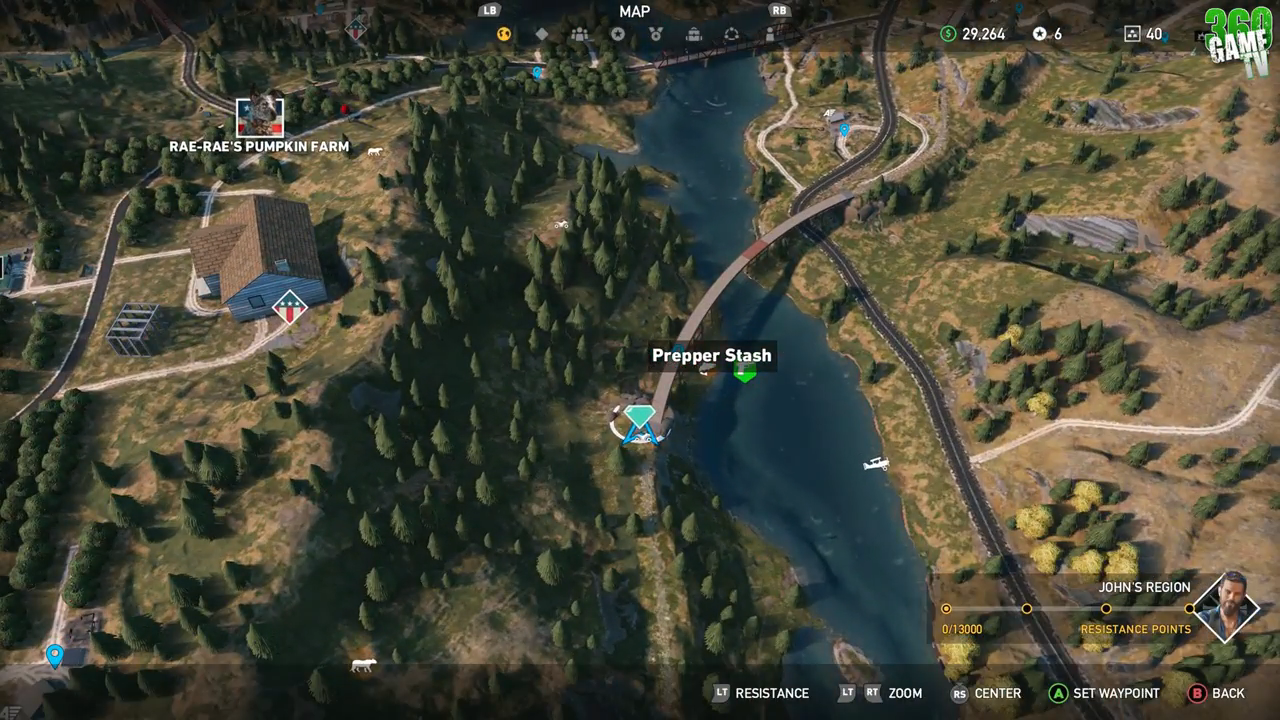Image resolution: width=1280 pixels, height=720 pixels.
Task: Click the co-op group filter icon
Action: click(579, 33)
